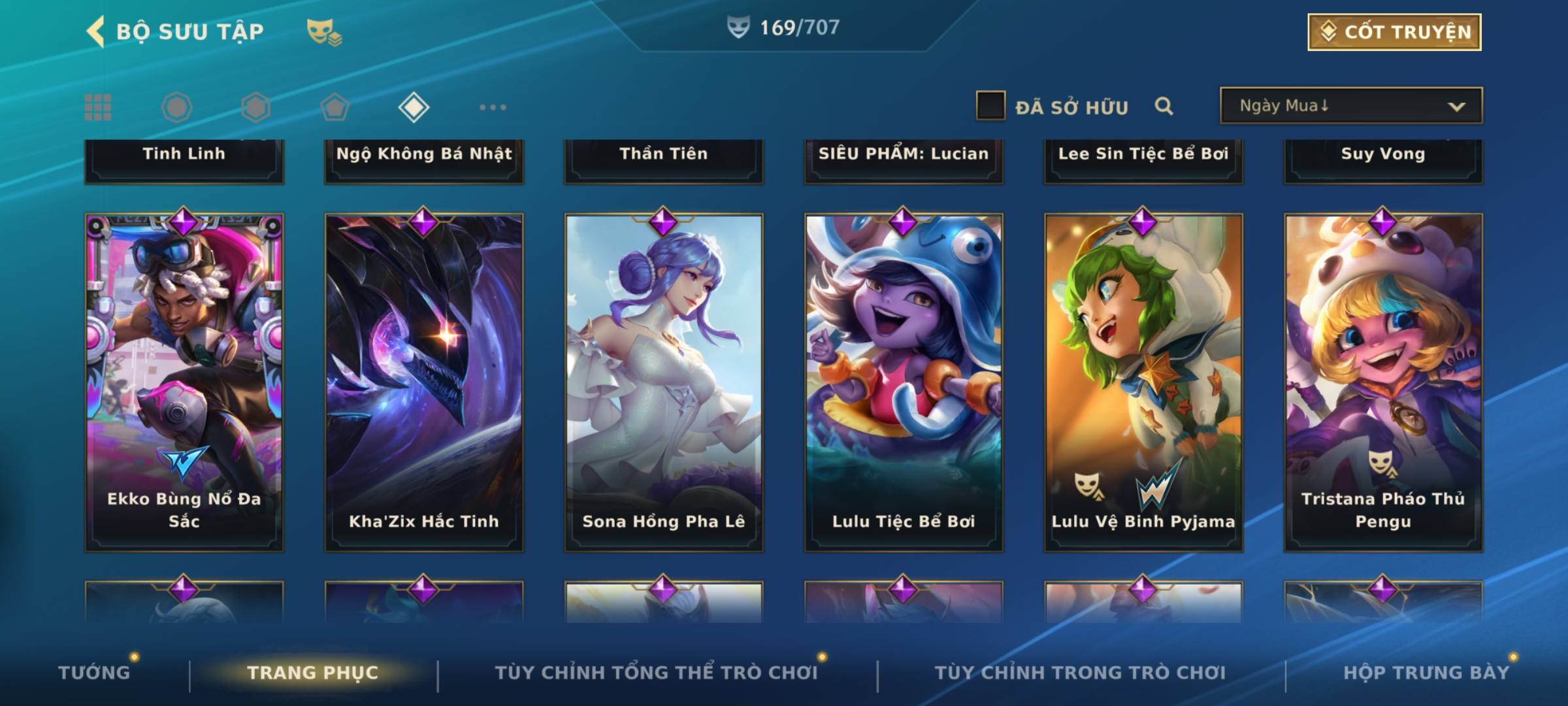Go to Tùy Chỉnh Trong Trò Chơi tab
Viewport: 1568px width, 706px height.
click(x=1080, y=673)
